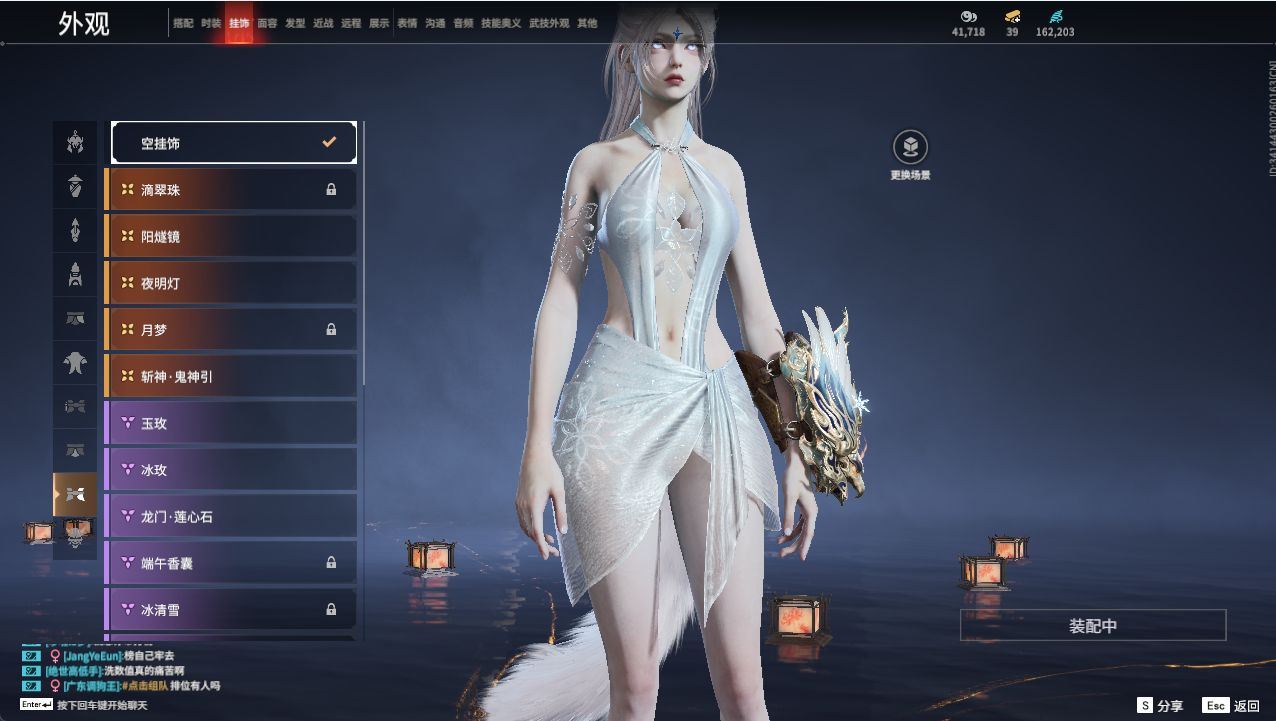
Task: Click the 更换场景 scene change icon
Action: [910, 148]
